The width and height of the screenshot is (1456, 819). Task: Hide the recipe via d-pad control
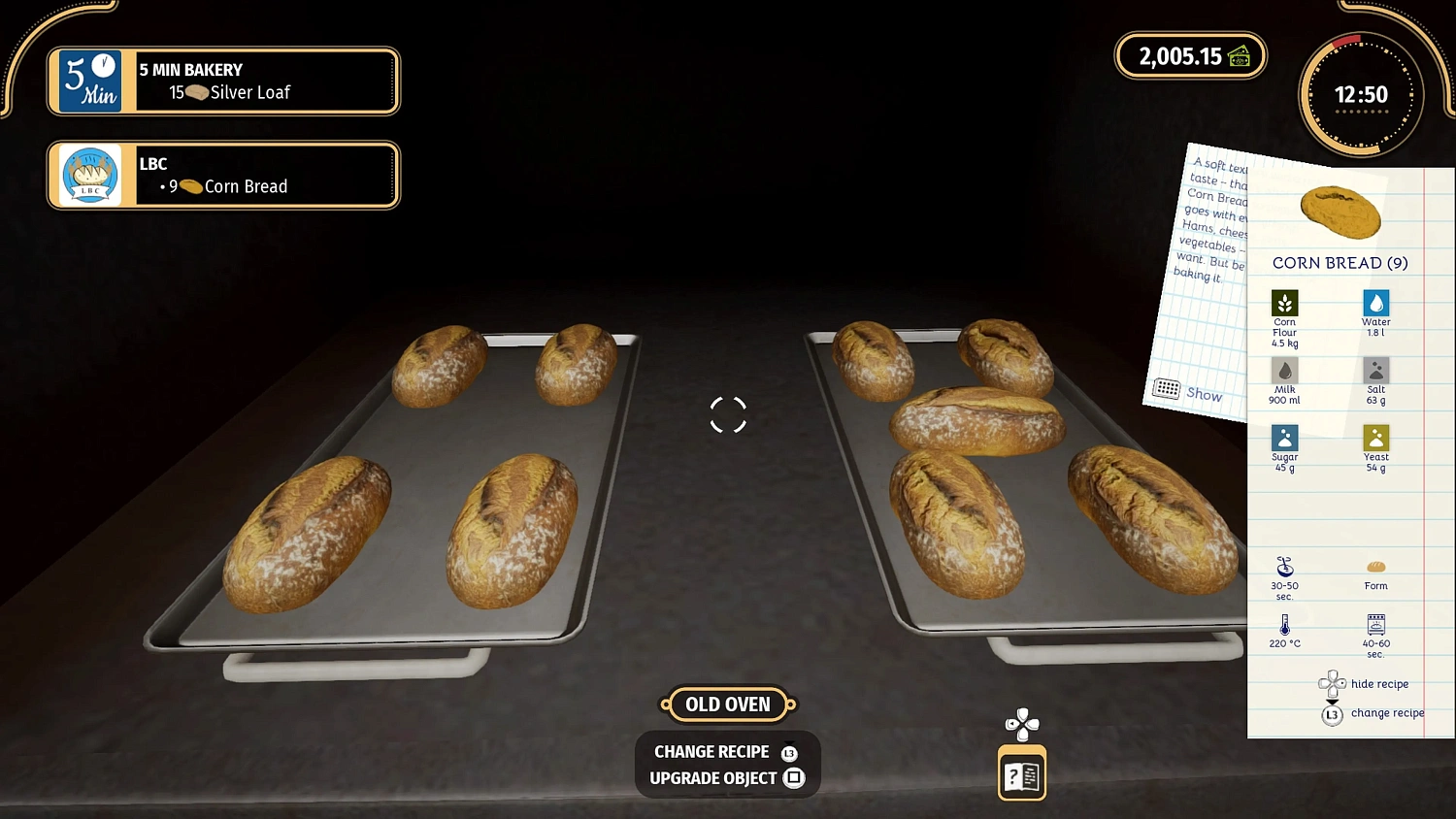tap(1333, 683)
